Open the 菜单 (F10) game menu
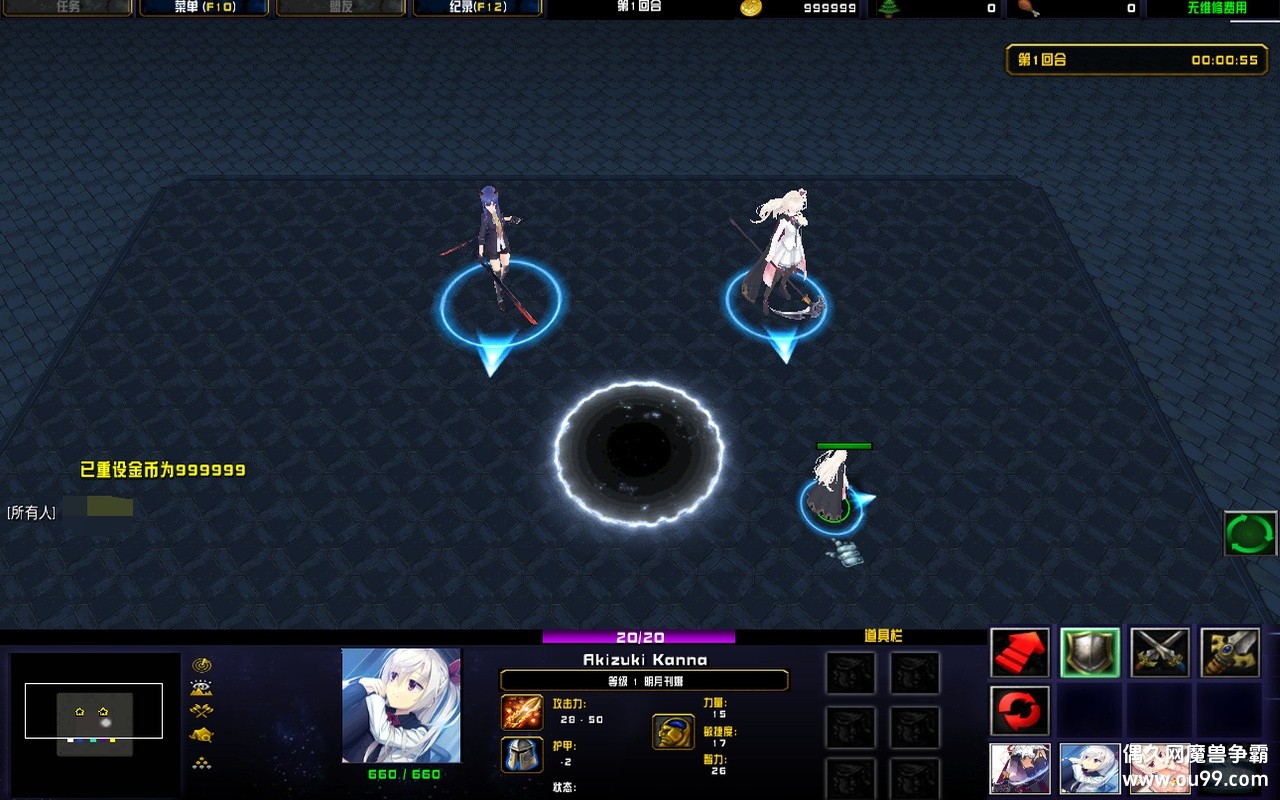The width and height of the screenshot is (1280, 800). pos(203,8)
